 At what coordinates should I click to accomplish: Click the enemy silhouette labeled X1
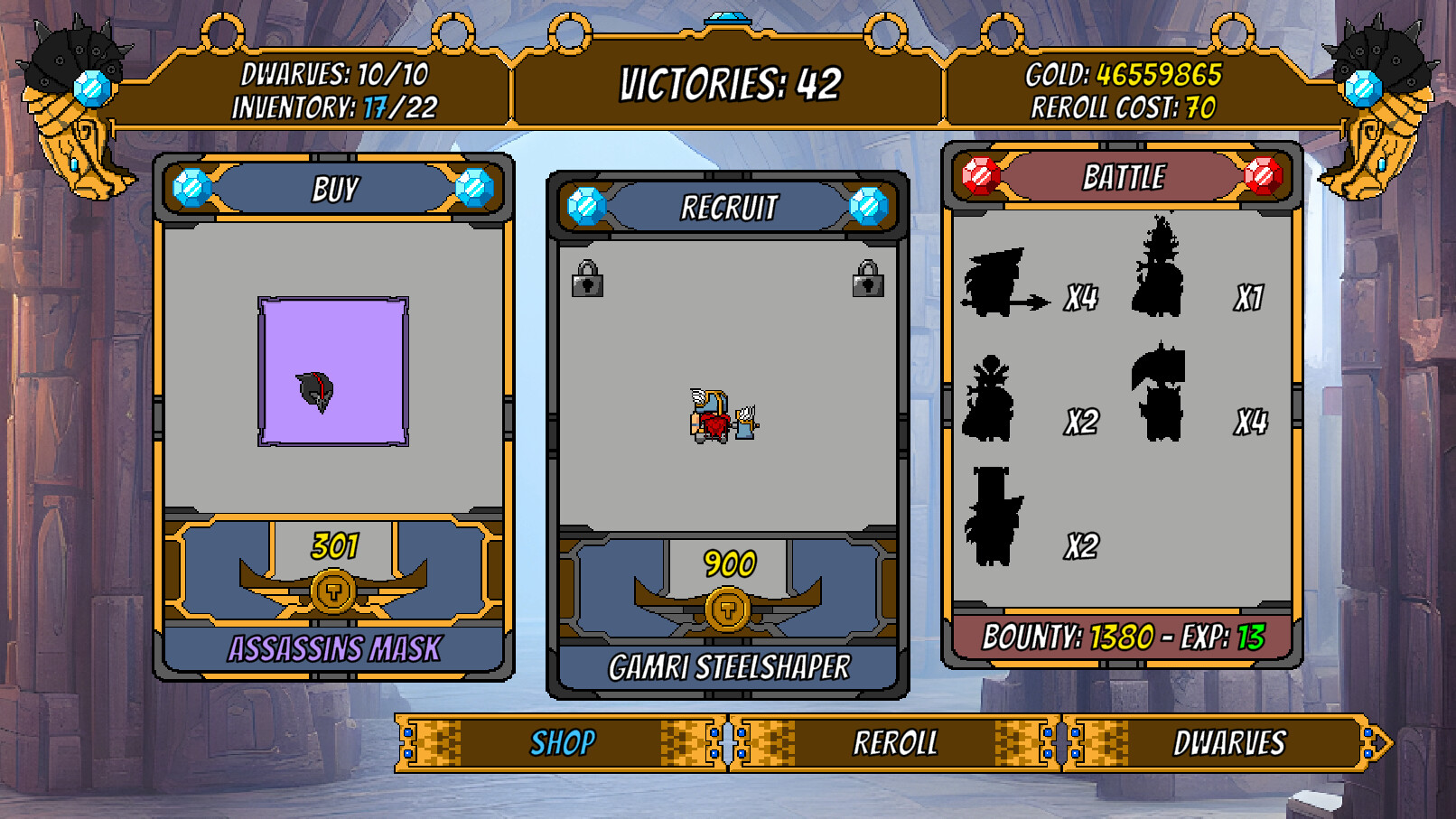[x=1161, y=271]
